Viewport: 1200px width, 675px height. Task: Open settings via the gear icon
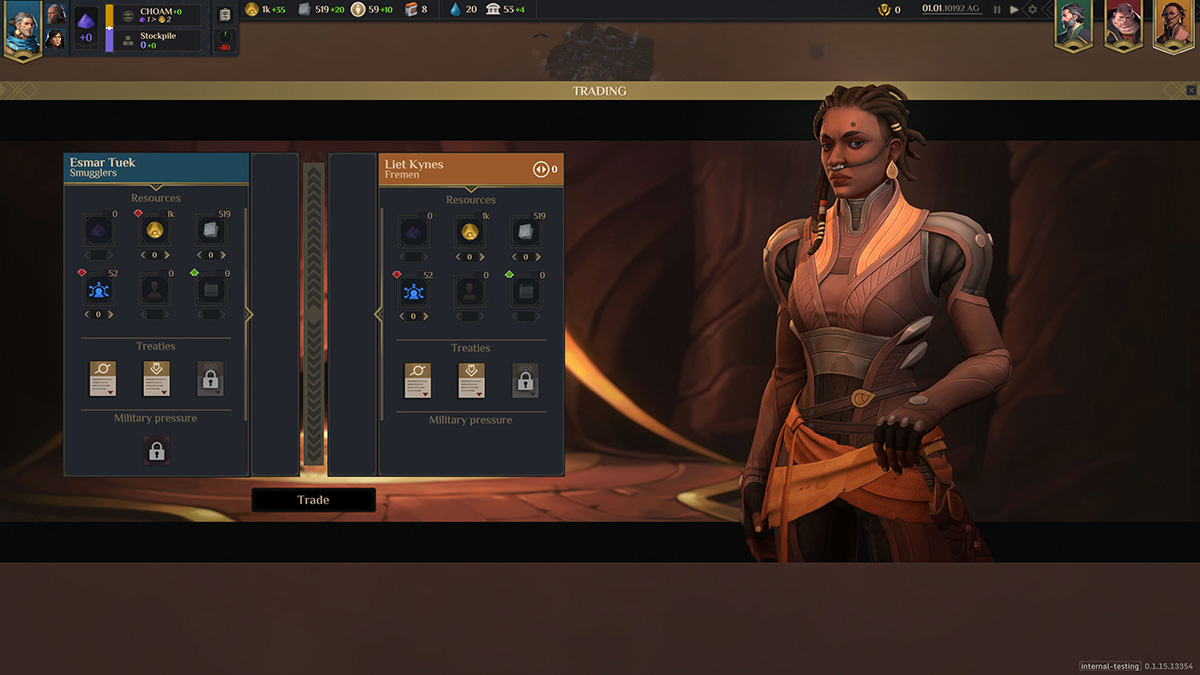click(1033, 10)
